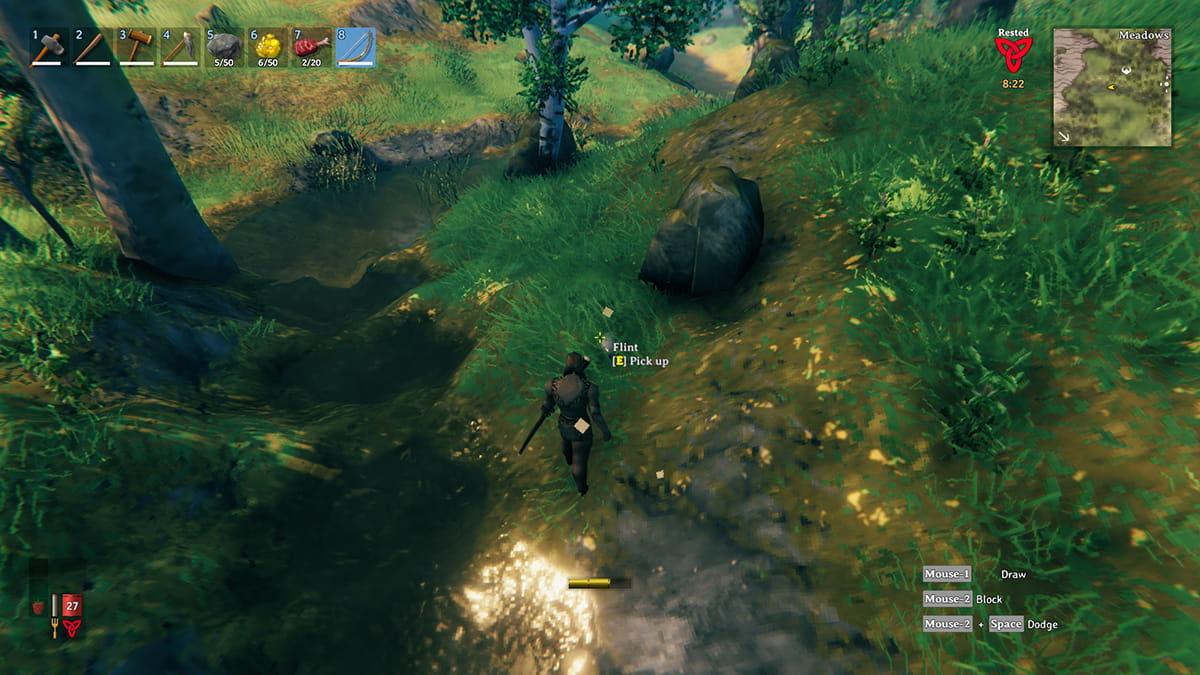
Task: Select the highlighted bow in slot 8
Action: tap(355, 47)
